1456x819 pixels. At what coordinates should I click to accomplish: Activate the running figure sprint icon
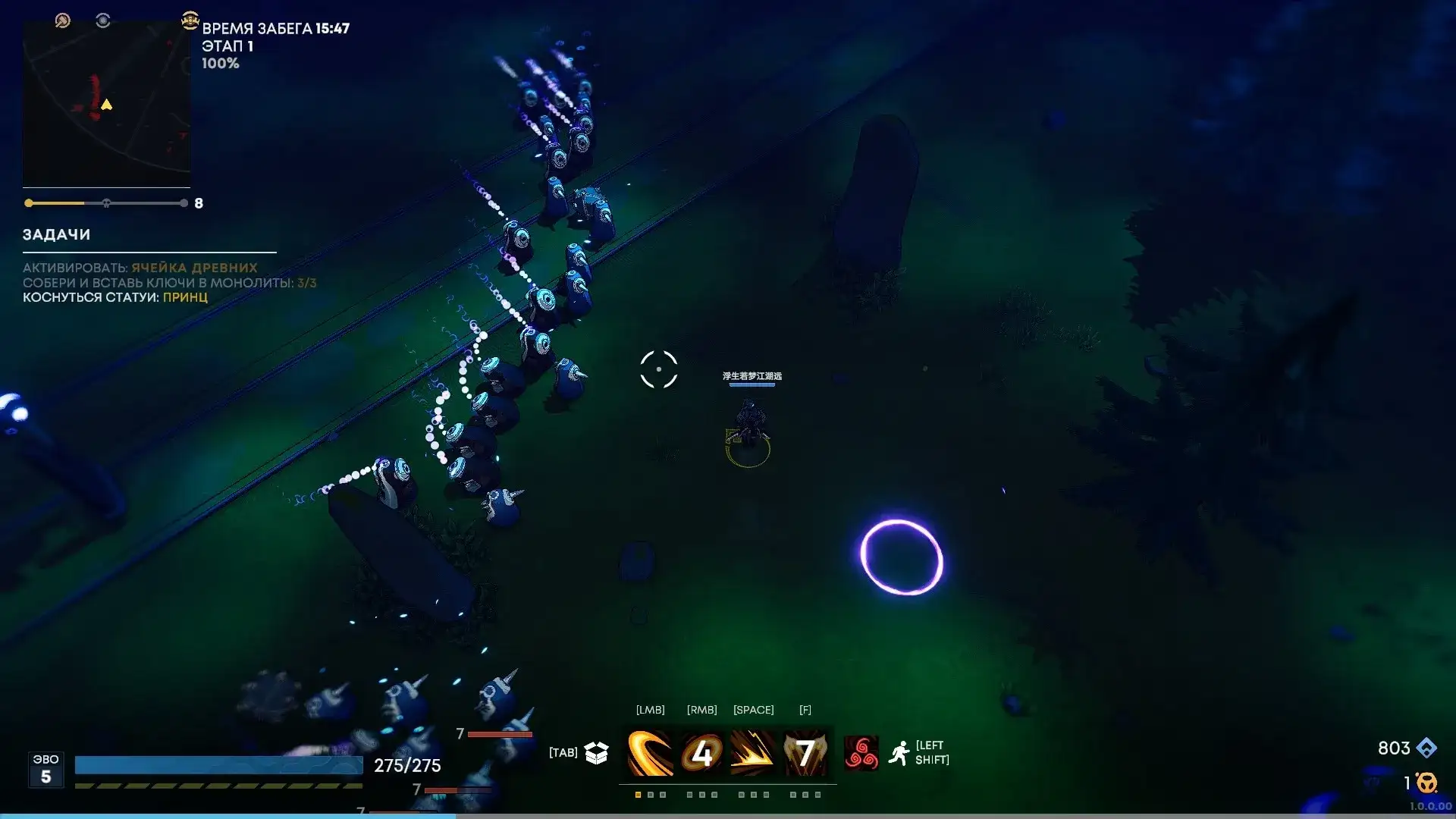[x=899, y=753]
